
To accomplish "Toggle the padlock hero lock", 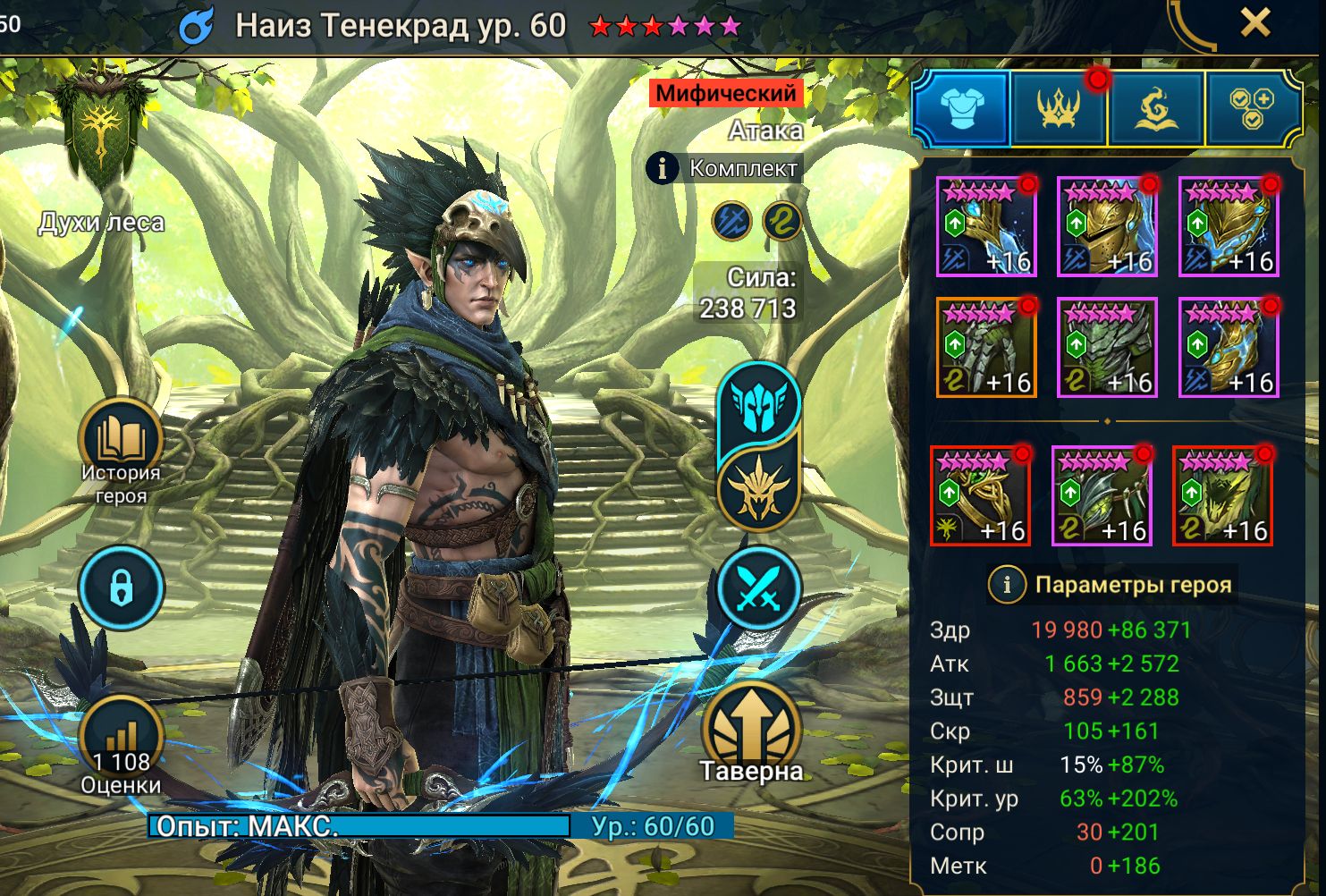I will click(x=121, y=588).
